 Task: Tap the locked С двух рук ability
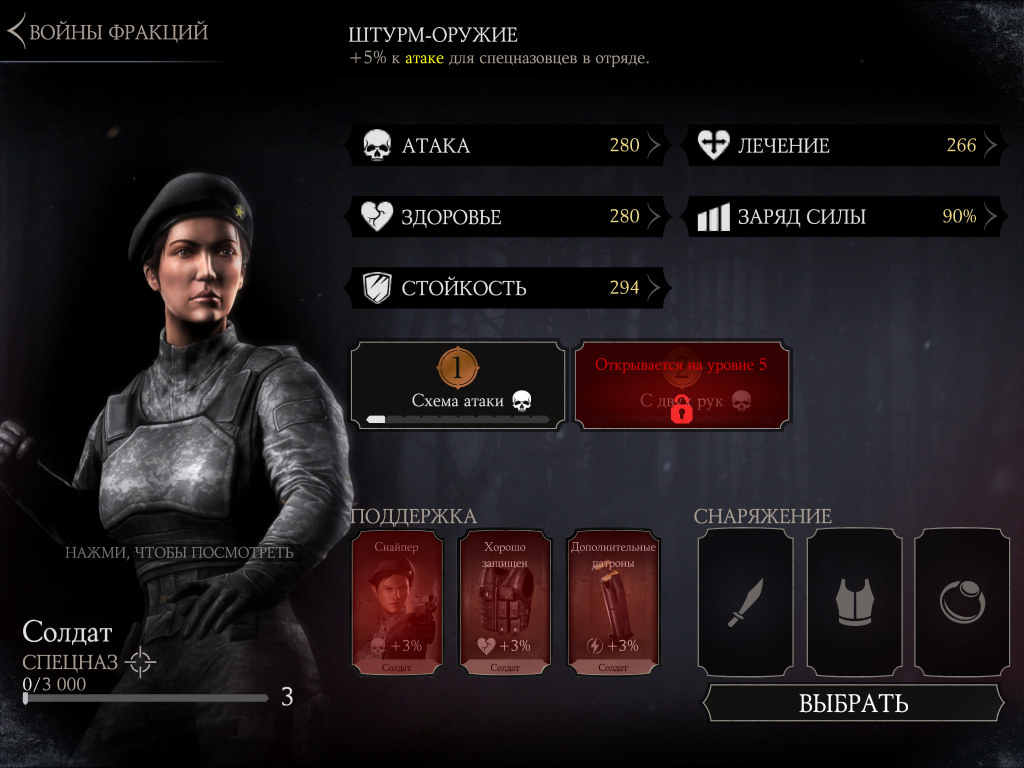pos(682,386)
